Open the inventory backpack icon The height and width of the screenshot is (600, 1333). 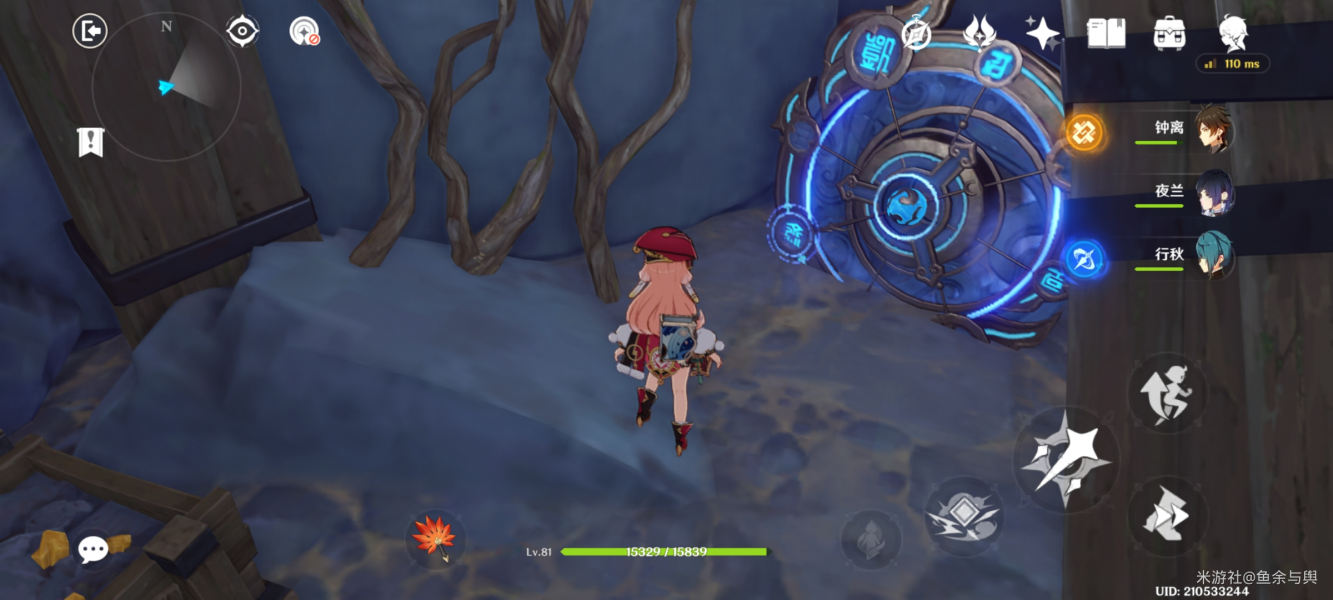1169,33
